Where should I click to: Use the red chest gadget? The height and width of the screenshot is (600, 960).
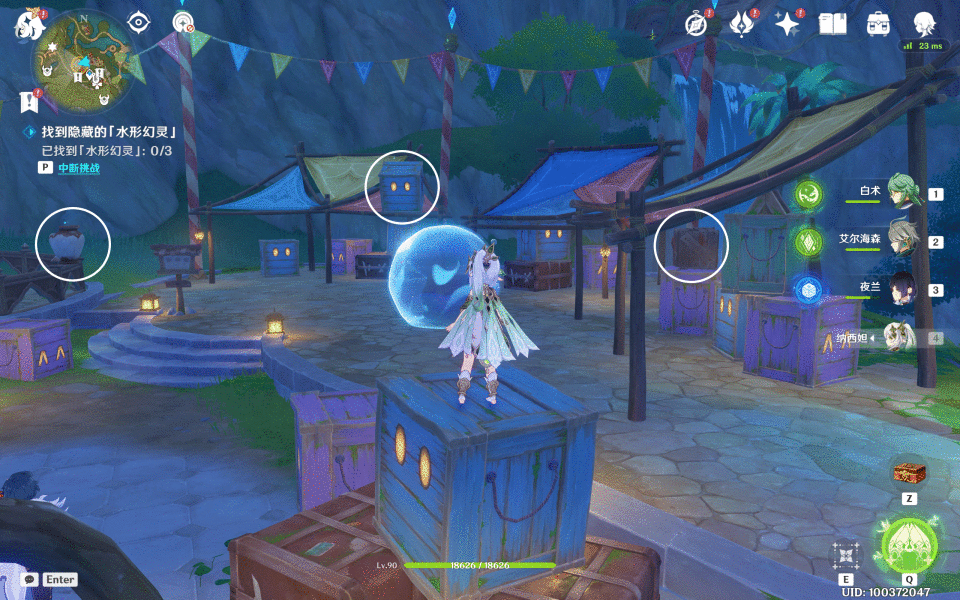[908, 472]
